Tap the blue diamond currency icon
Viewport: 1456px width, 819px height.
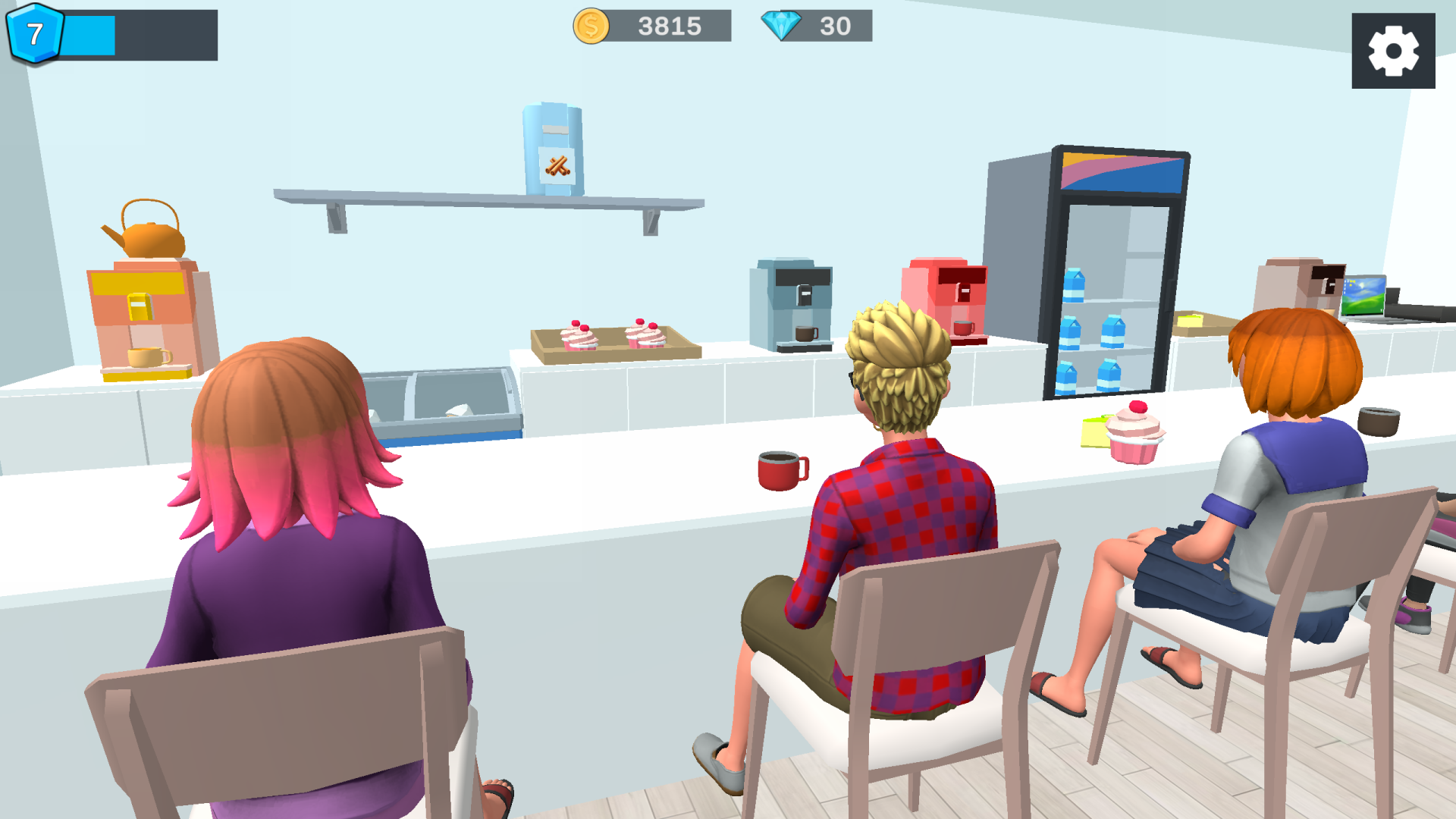[783, 27]
